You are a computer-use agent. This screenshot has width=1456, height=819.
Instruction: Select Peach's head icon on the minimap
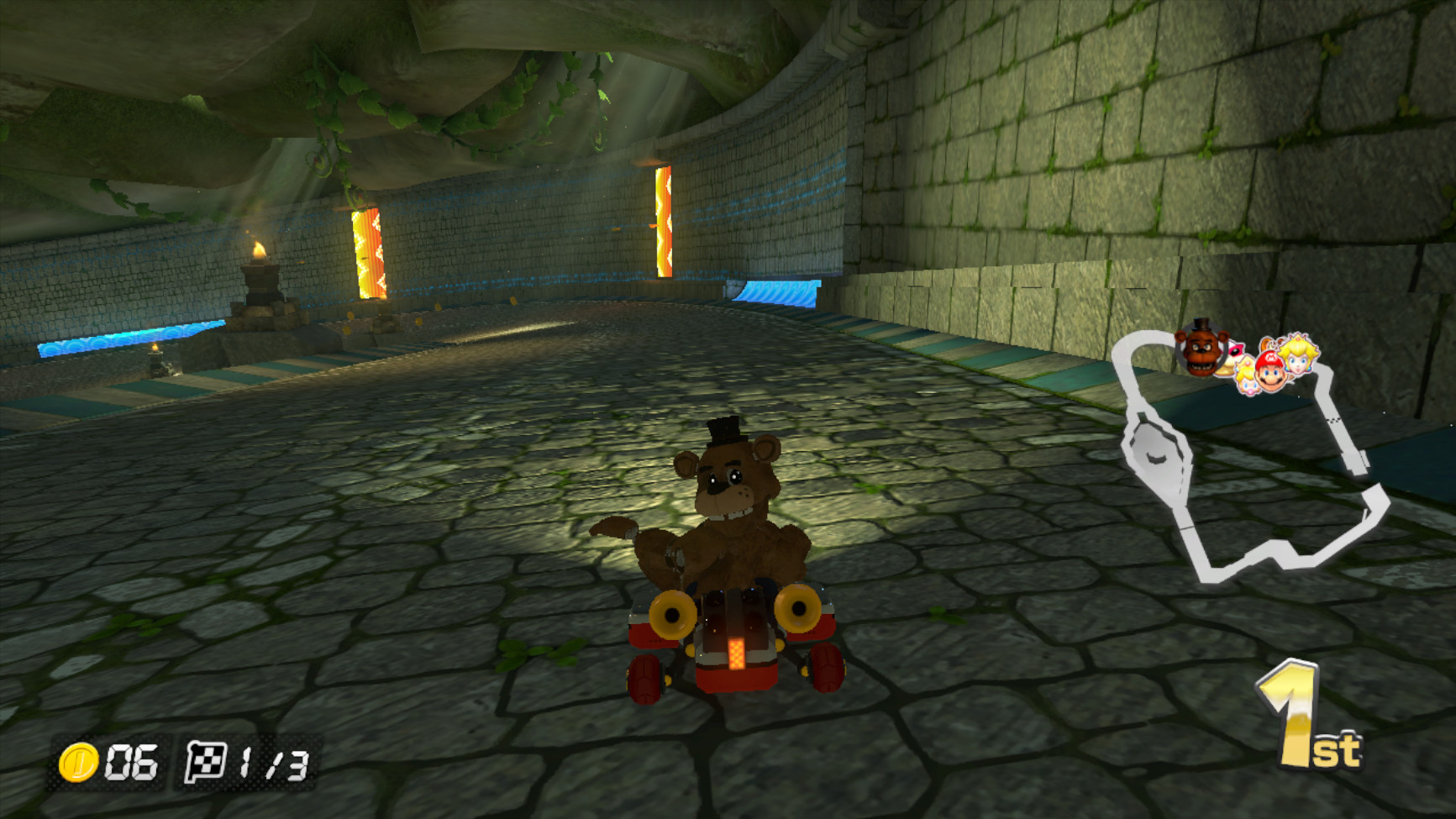click(x=1297, y=356)
